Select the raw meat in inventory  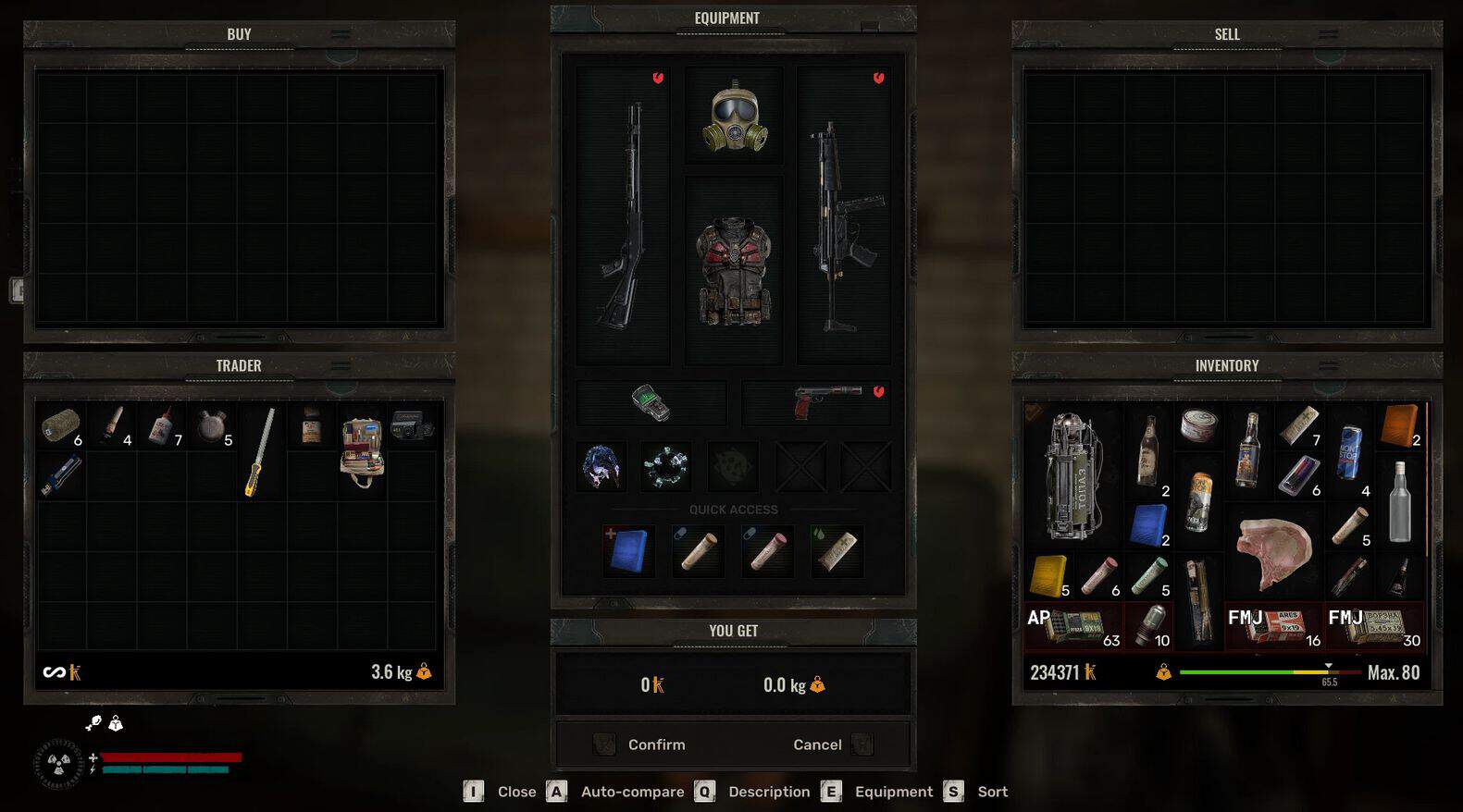coord(1274,552)
